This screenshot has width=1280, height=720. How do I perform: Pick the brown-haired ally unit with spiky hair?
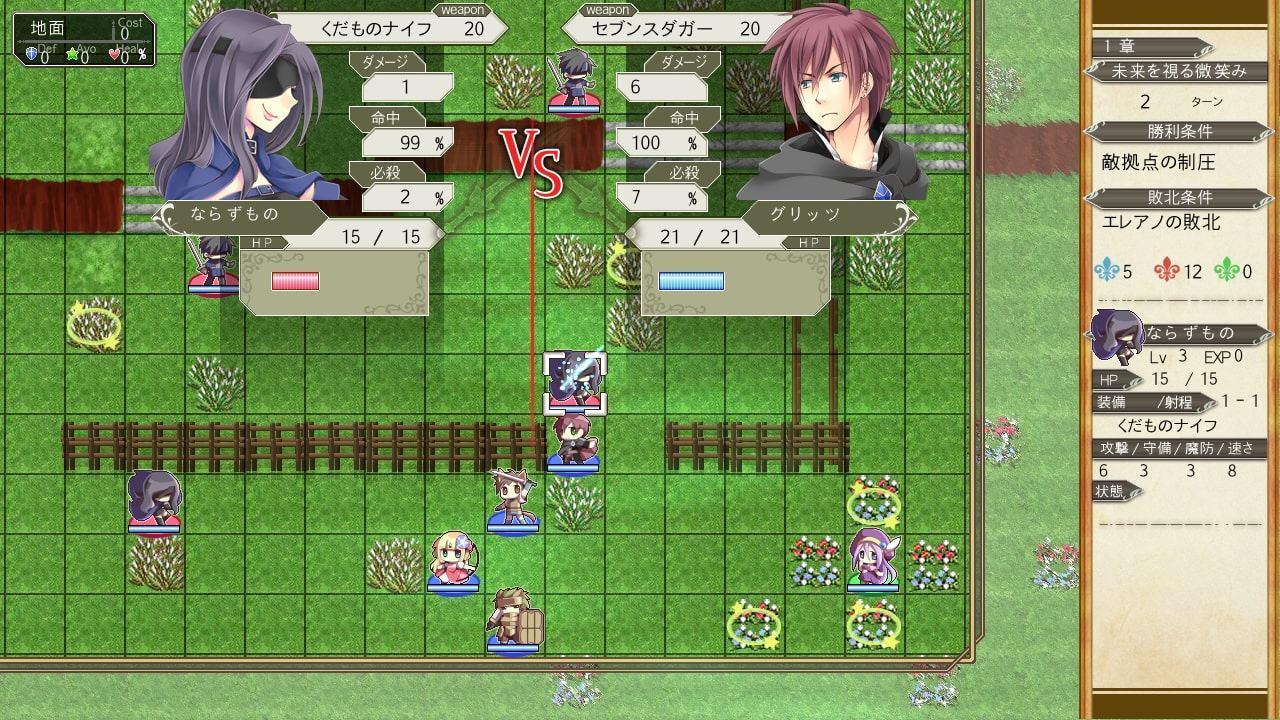point(513,500)
